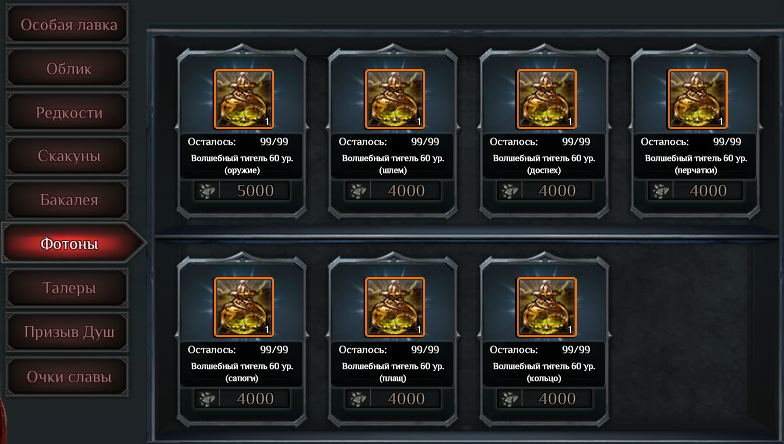
Task: Purchase the кольцо crucible via price button
Action: [x=546, y=399]
